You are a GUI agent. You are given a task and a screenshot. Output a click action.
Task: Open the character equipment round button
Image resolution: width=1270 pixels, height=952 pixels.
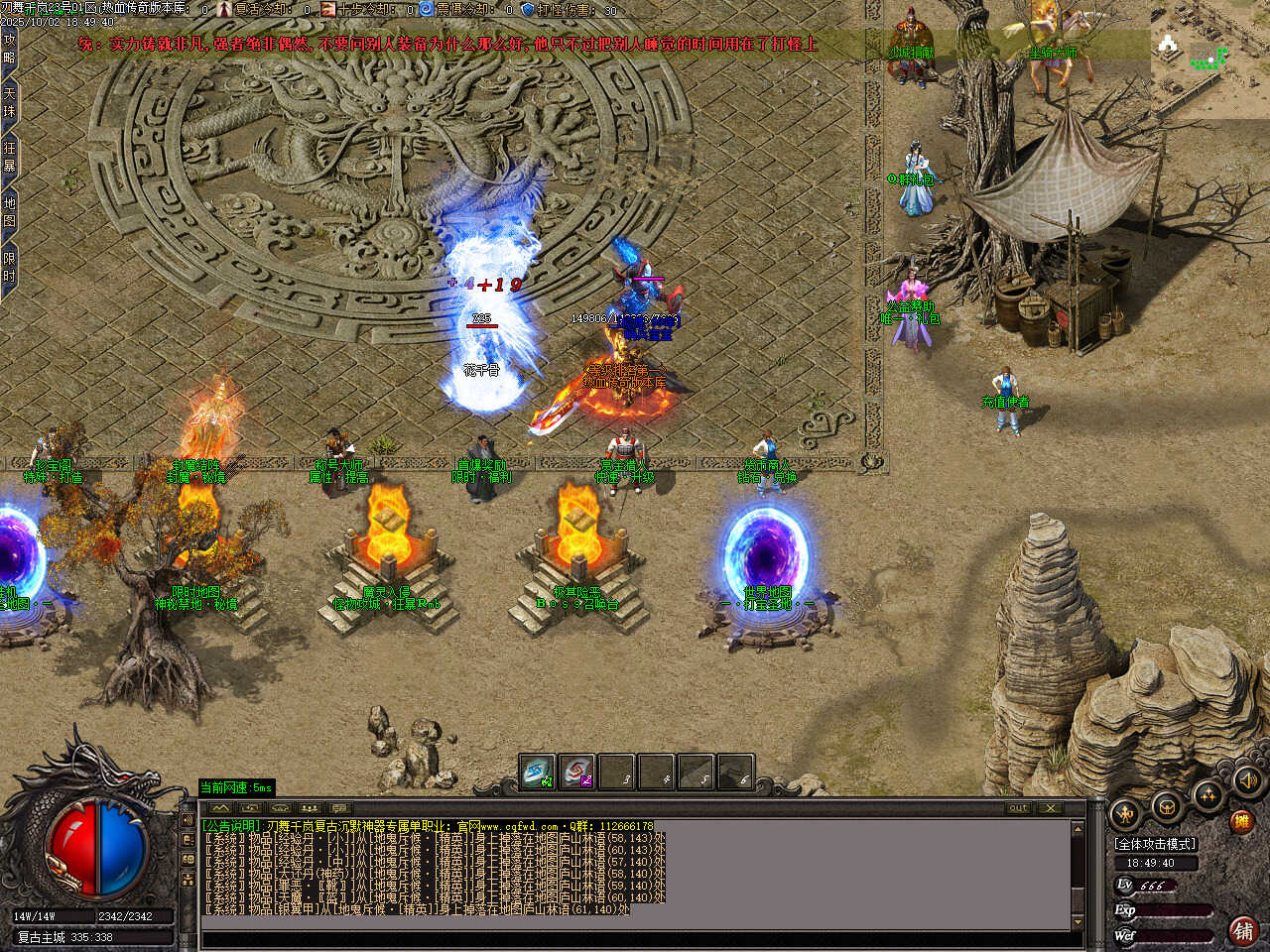click(x=1124, y=814)
